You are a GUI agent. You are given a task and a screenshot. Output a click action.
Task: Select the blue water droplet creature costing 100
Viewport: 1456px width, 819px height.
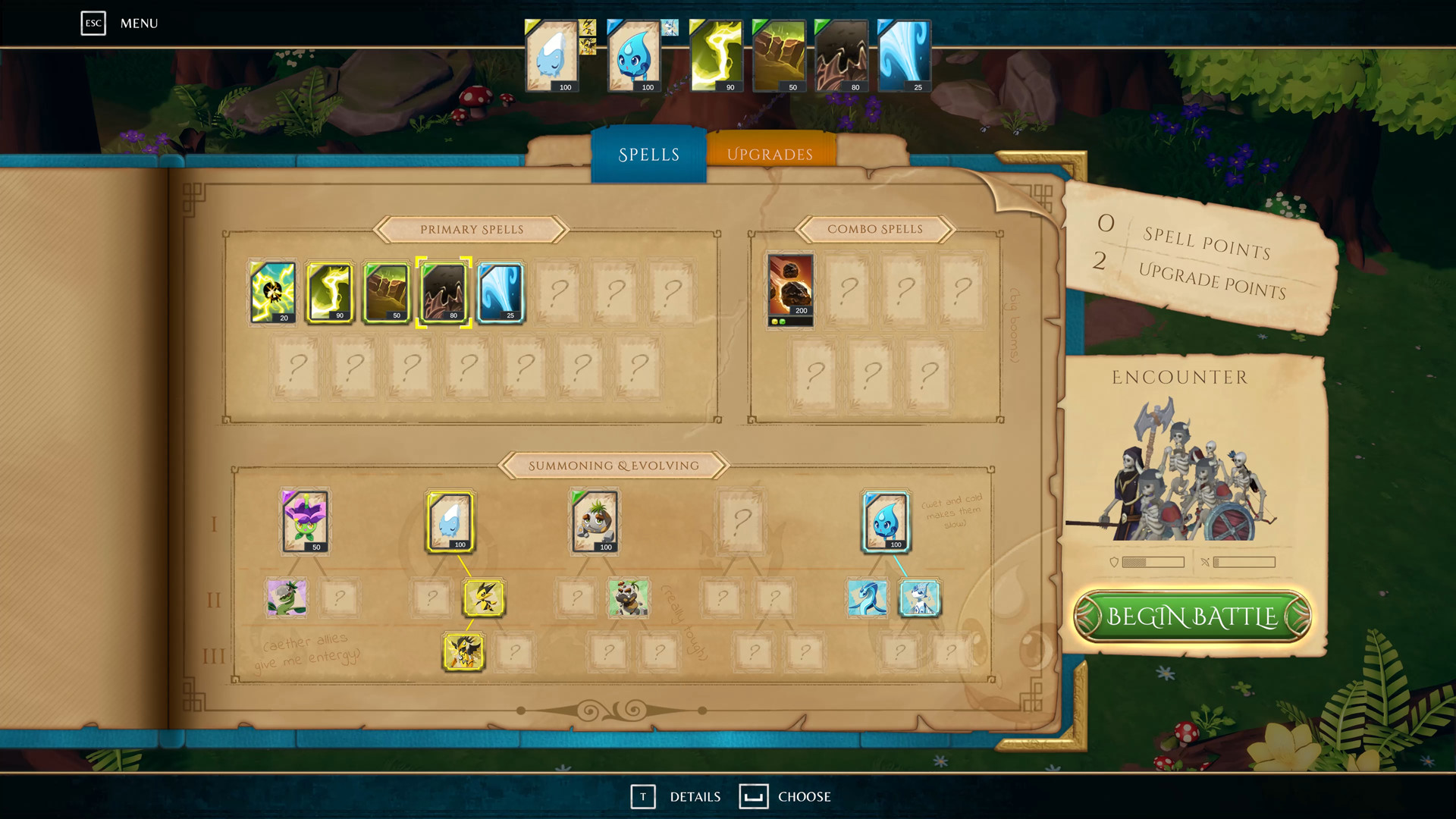tap(885, 522)
